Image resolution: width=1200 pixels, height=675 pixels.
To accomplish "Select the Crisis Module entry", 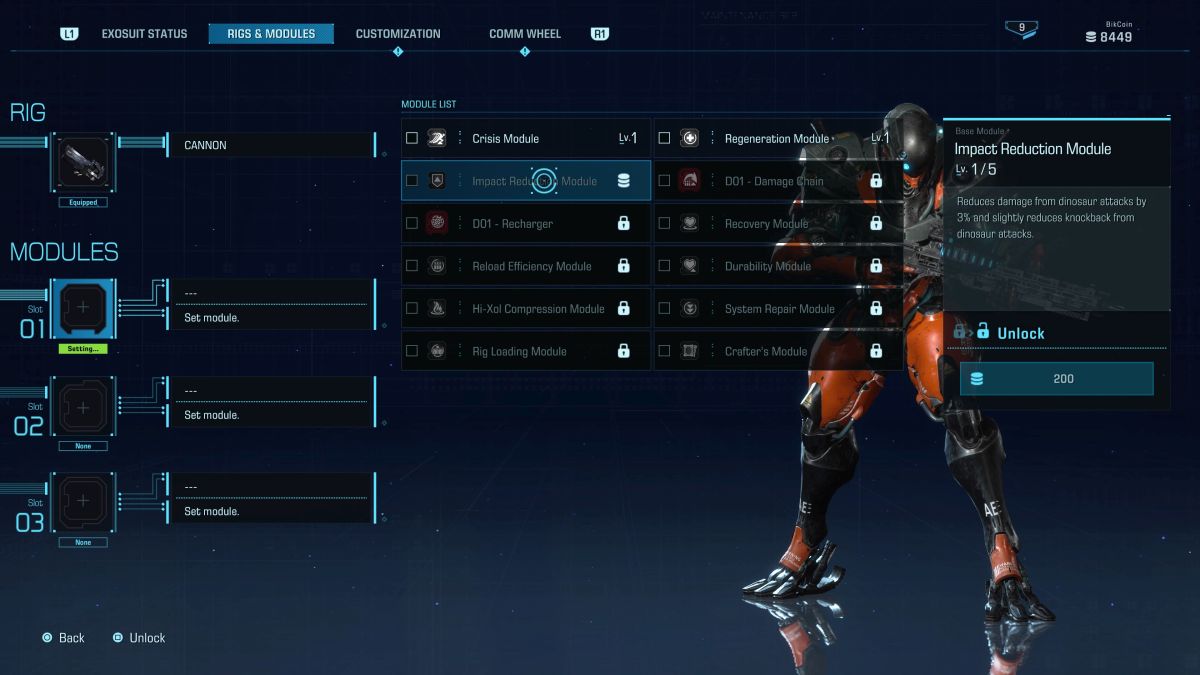I will tap(525, 139).
